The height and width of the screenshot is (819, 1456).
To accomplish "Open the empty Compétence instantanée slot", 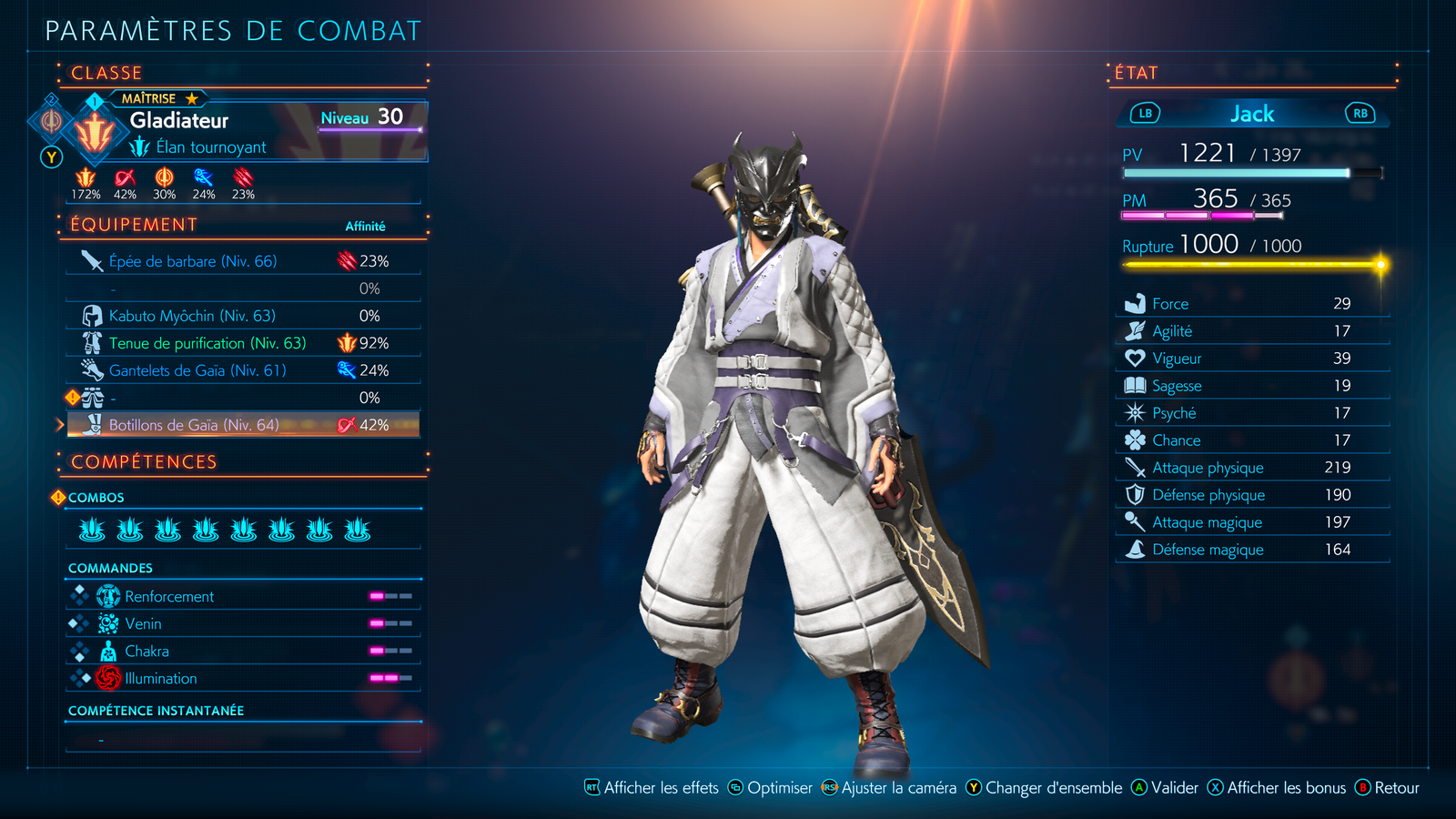I will [x=242, y=739].
